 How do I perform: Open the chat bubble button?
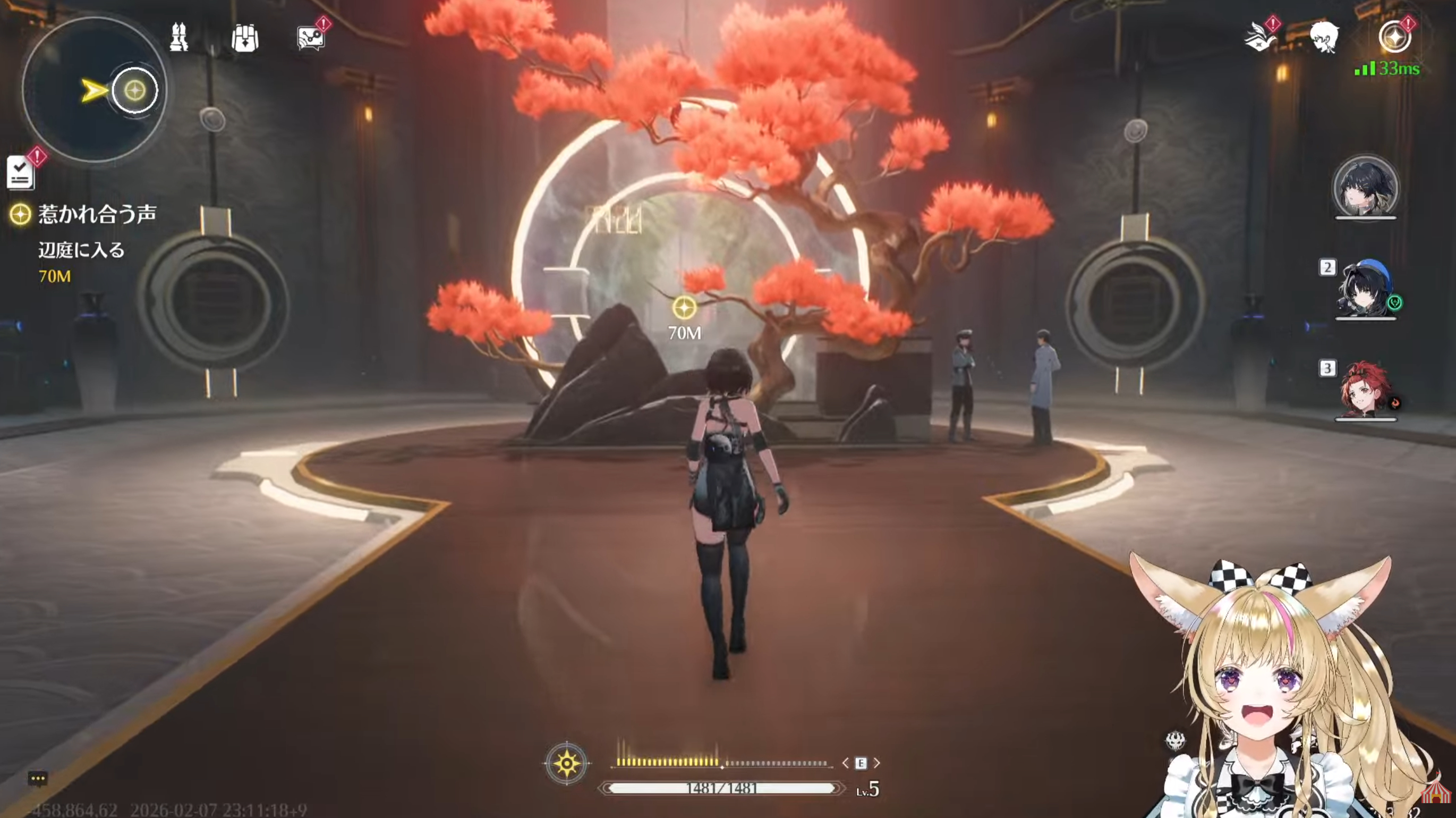[x=38, y=779]
